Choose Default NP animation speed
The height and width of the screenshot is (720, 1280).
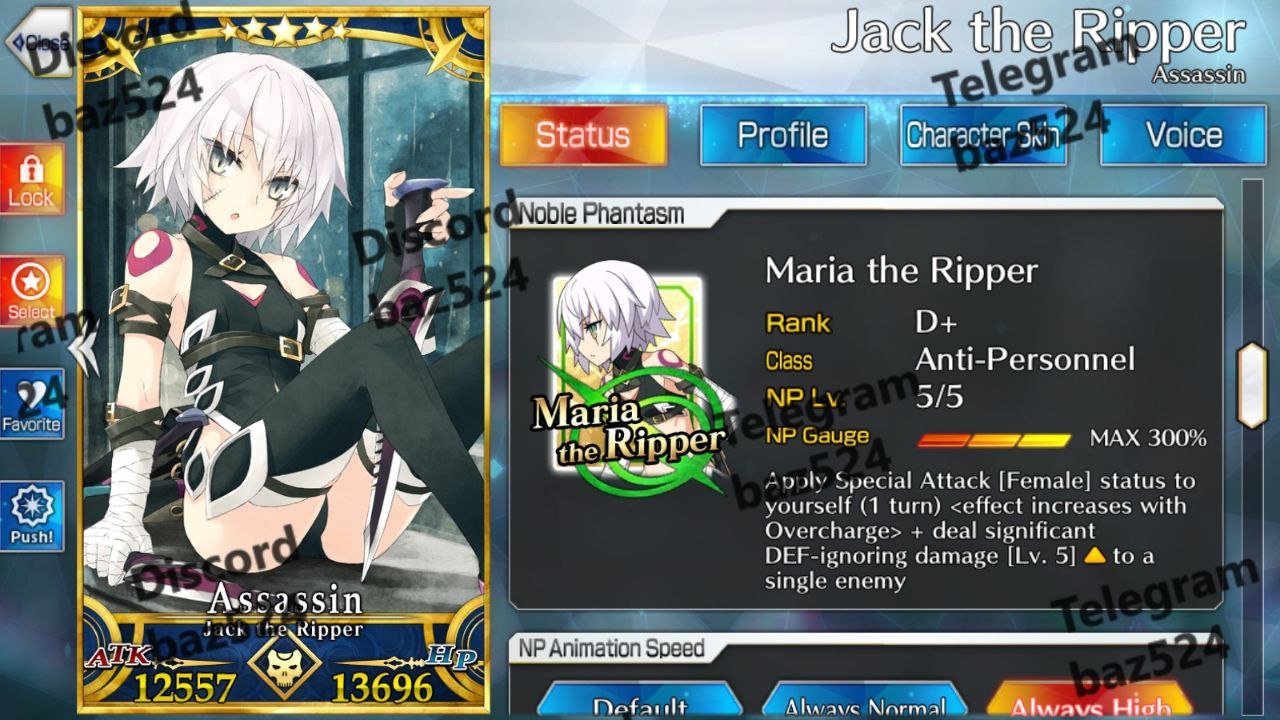point(640,704)
